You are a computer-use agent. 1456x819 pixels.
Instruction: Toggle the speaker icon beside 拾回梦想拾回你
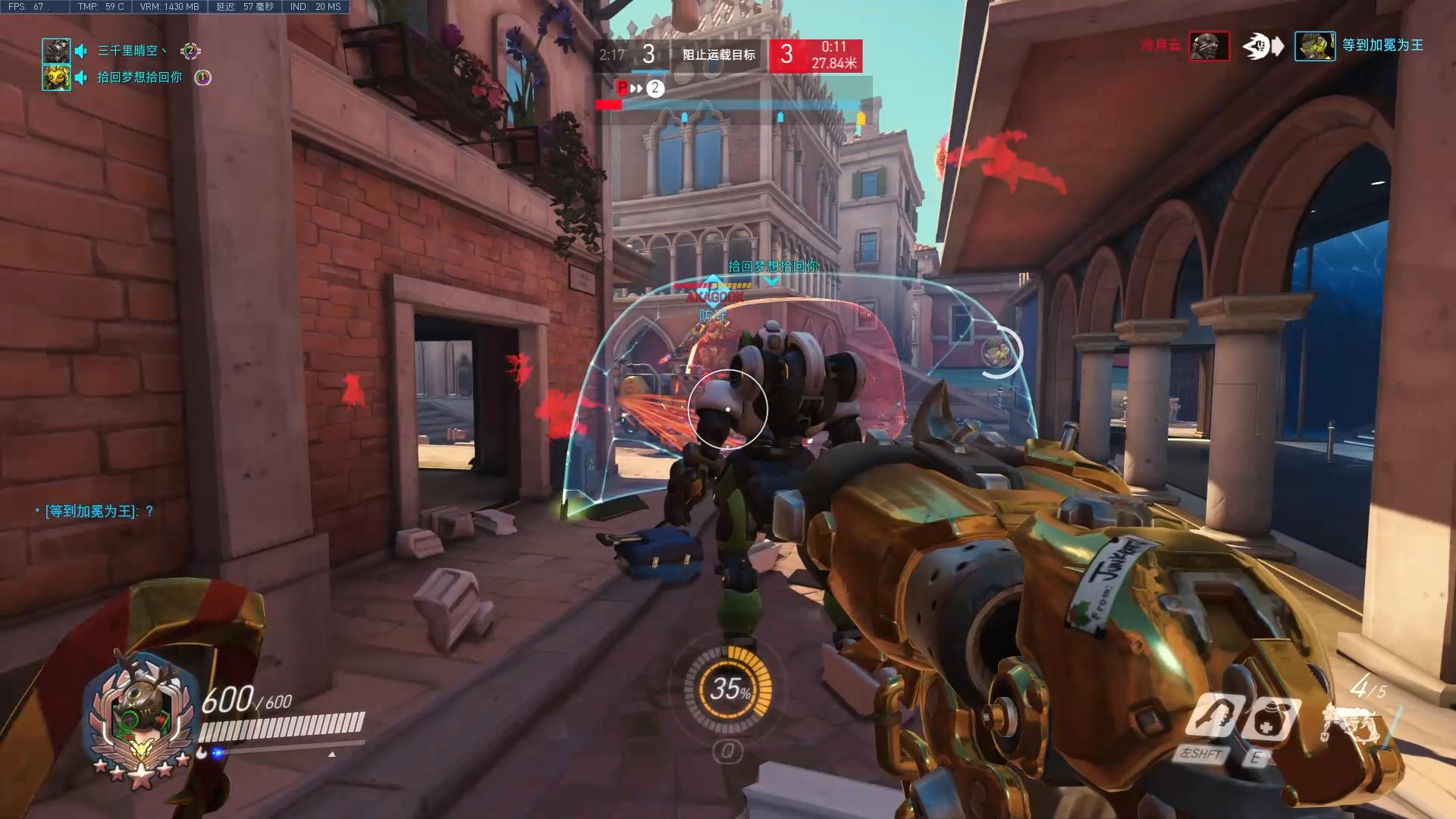pos(81,77)
